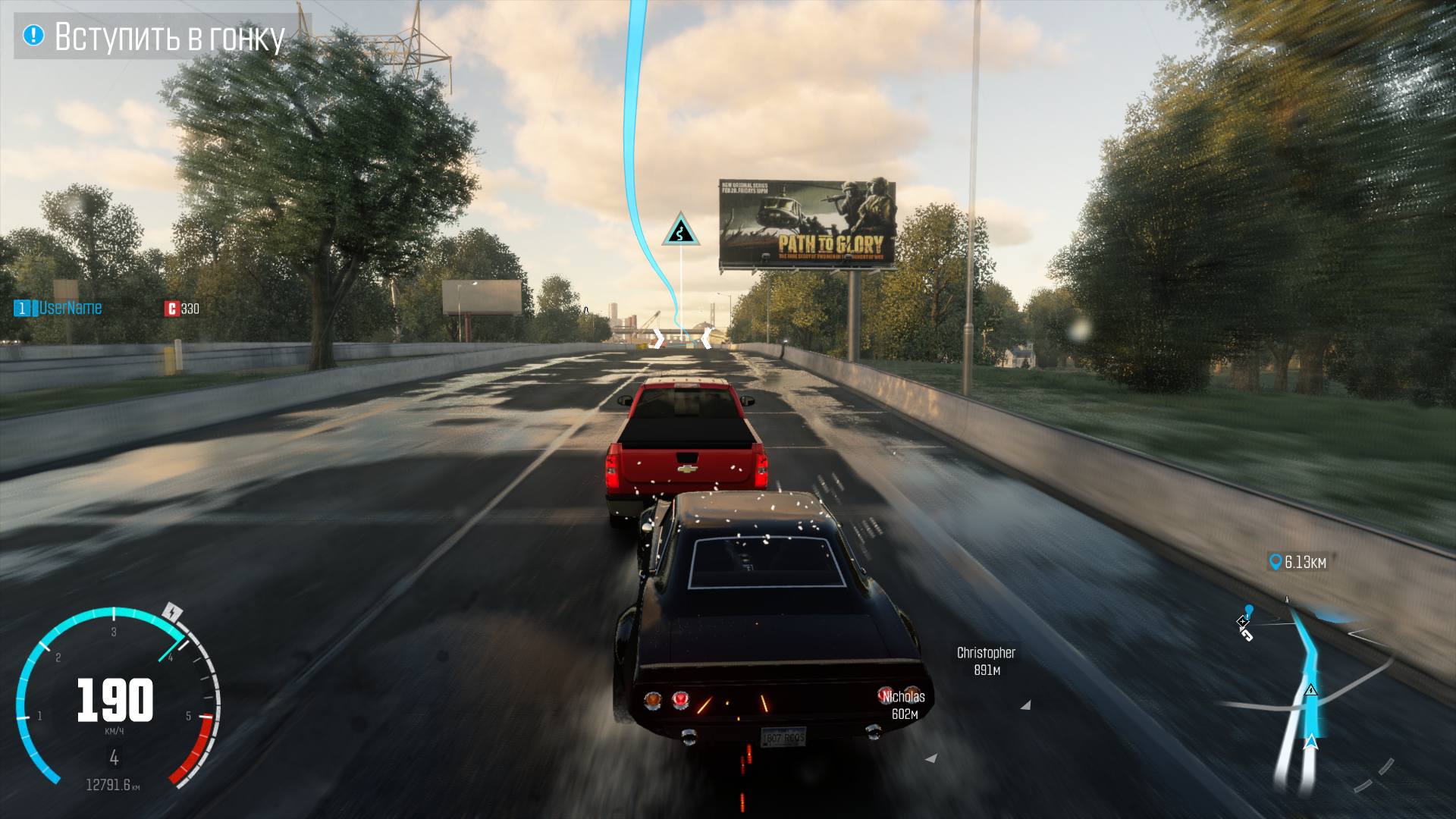Activate the nitro lightning bolt icon

[173, 612]
